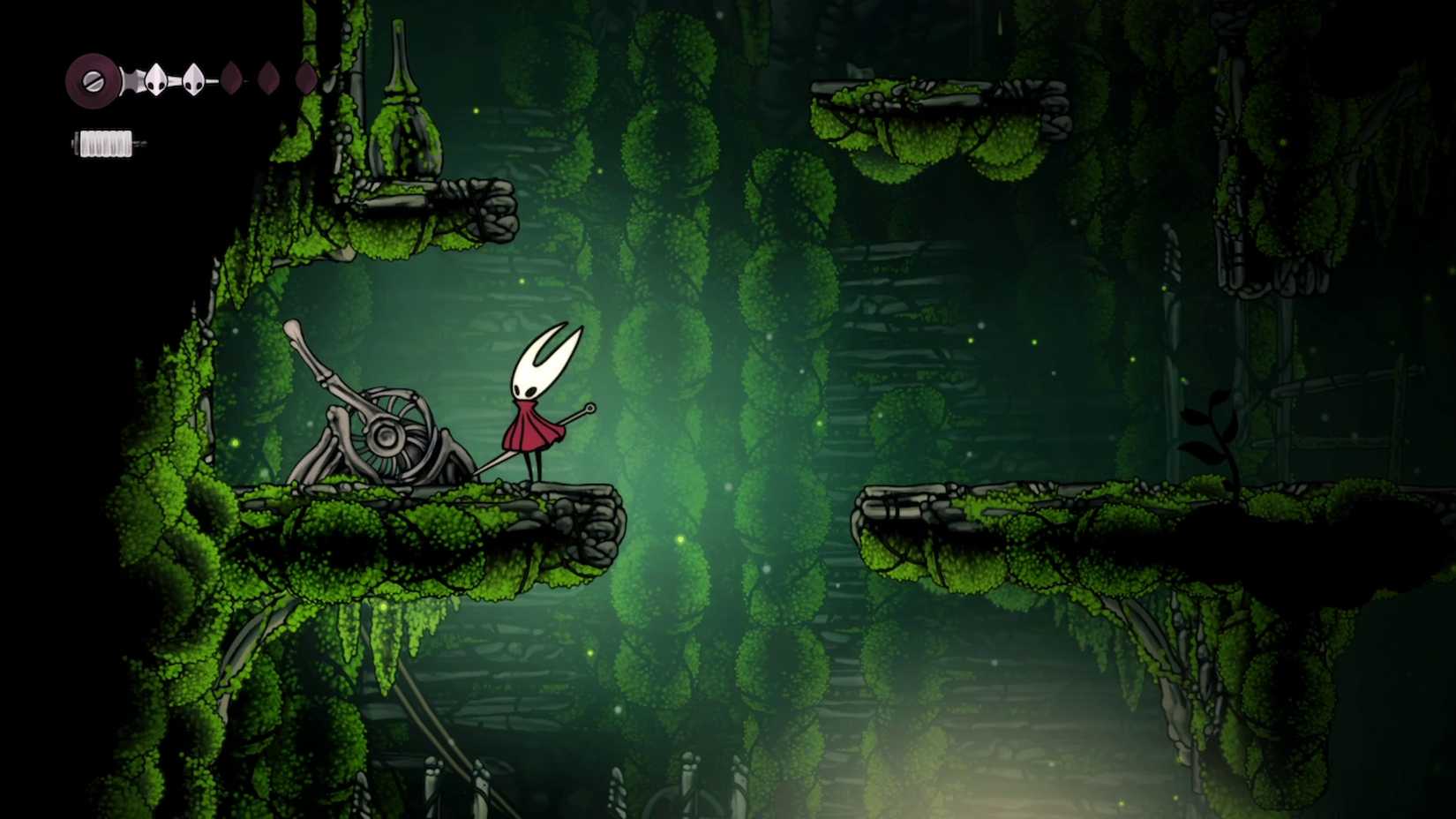This screenshot has height=819, width=1456.
Task: Click the silk meter below the masks
Action: (x=104, y=142)
